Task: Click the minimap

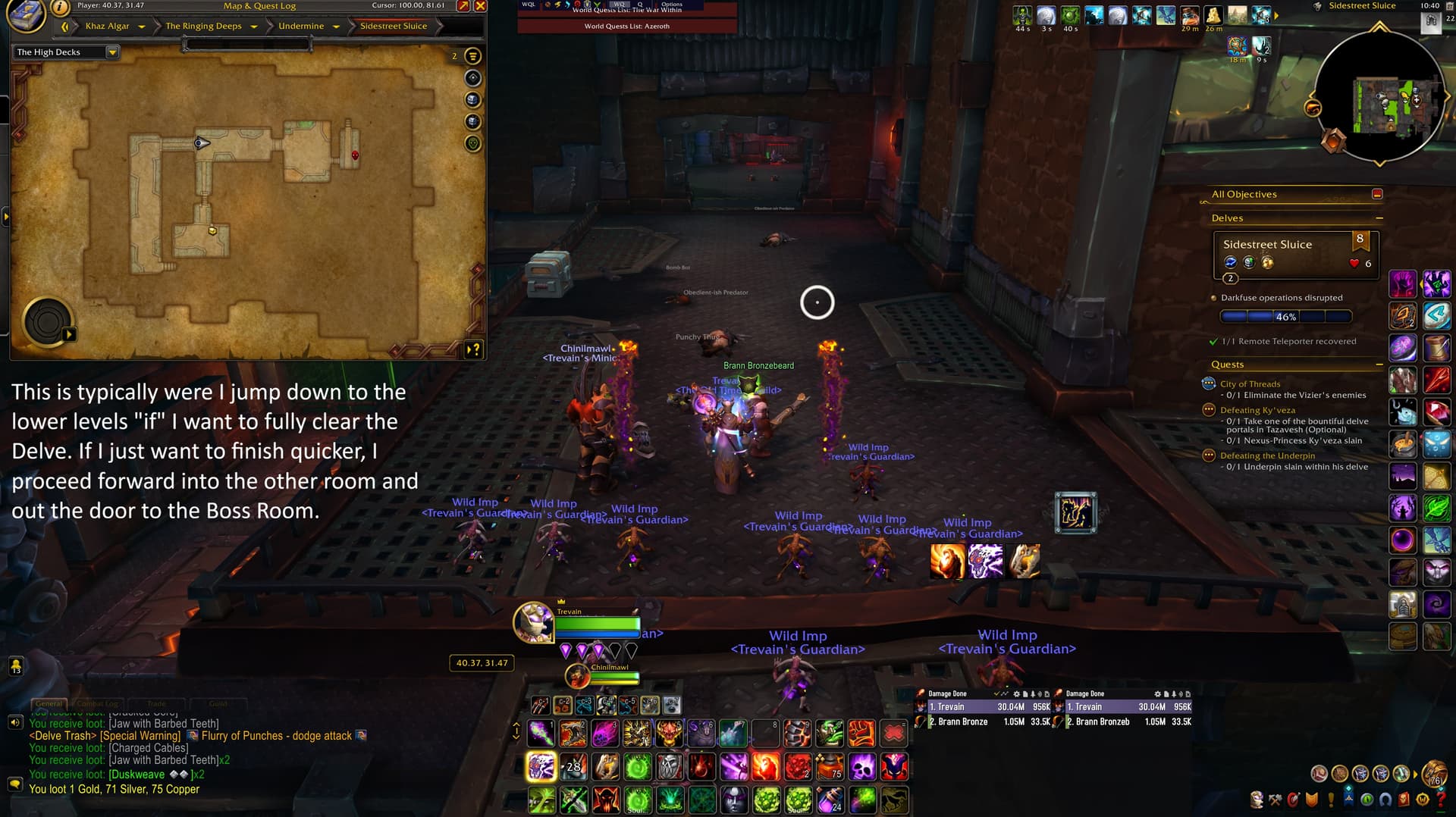Action: click(x=1379, y=97)
